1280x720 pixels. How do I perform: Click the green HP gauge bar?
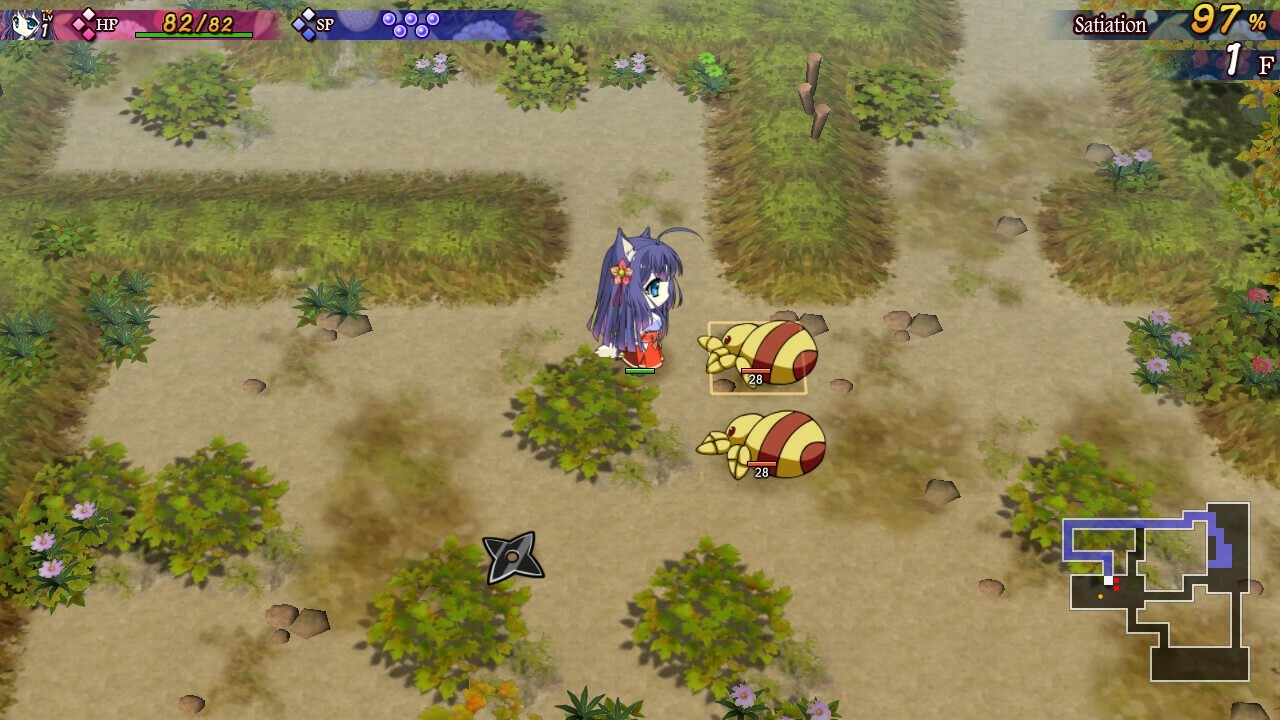point(192,33)
